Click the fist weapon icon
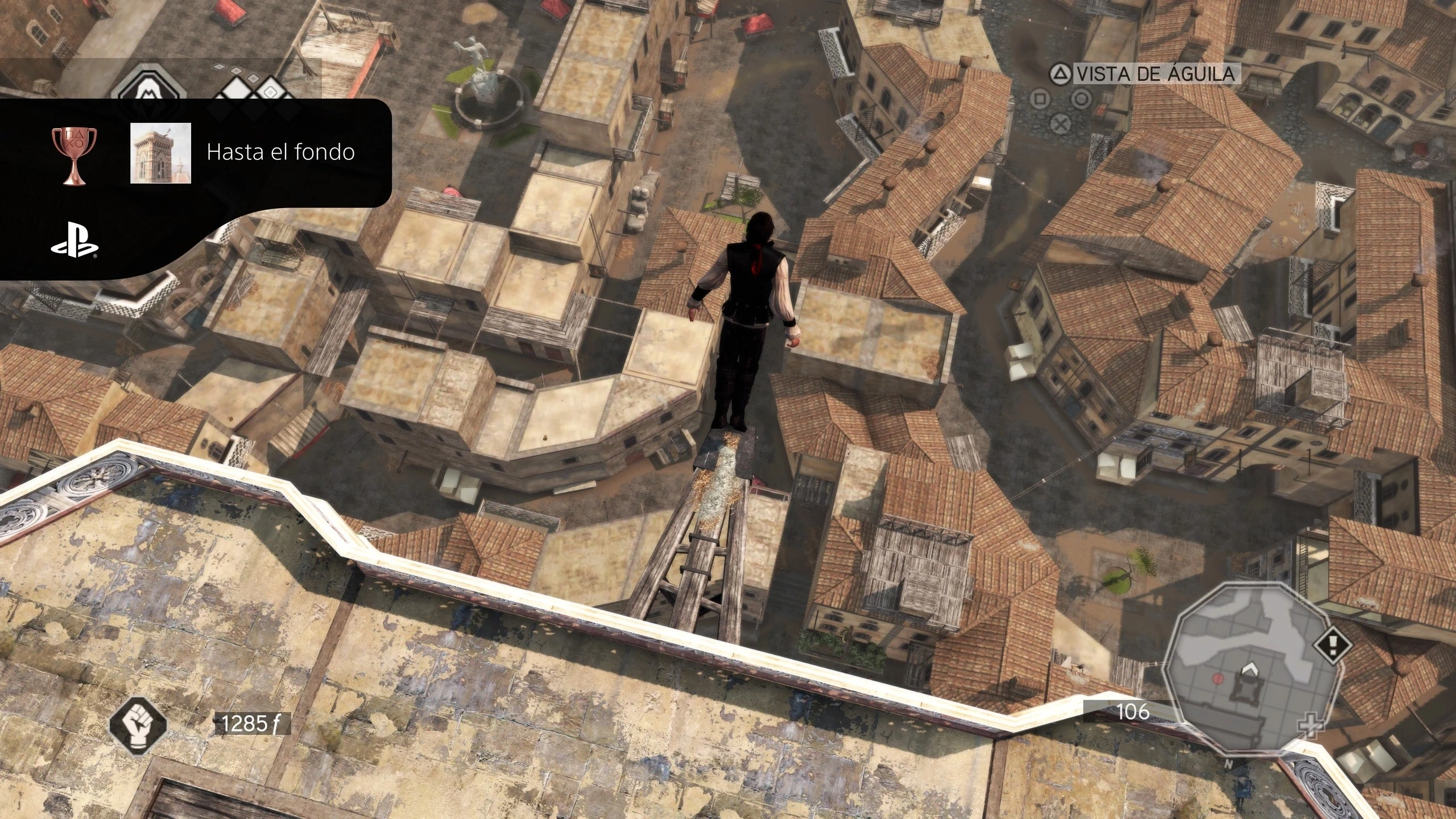 tap(139, 723)
